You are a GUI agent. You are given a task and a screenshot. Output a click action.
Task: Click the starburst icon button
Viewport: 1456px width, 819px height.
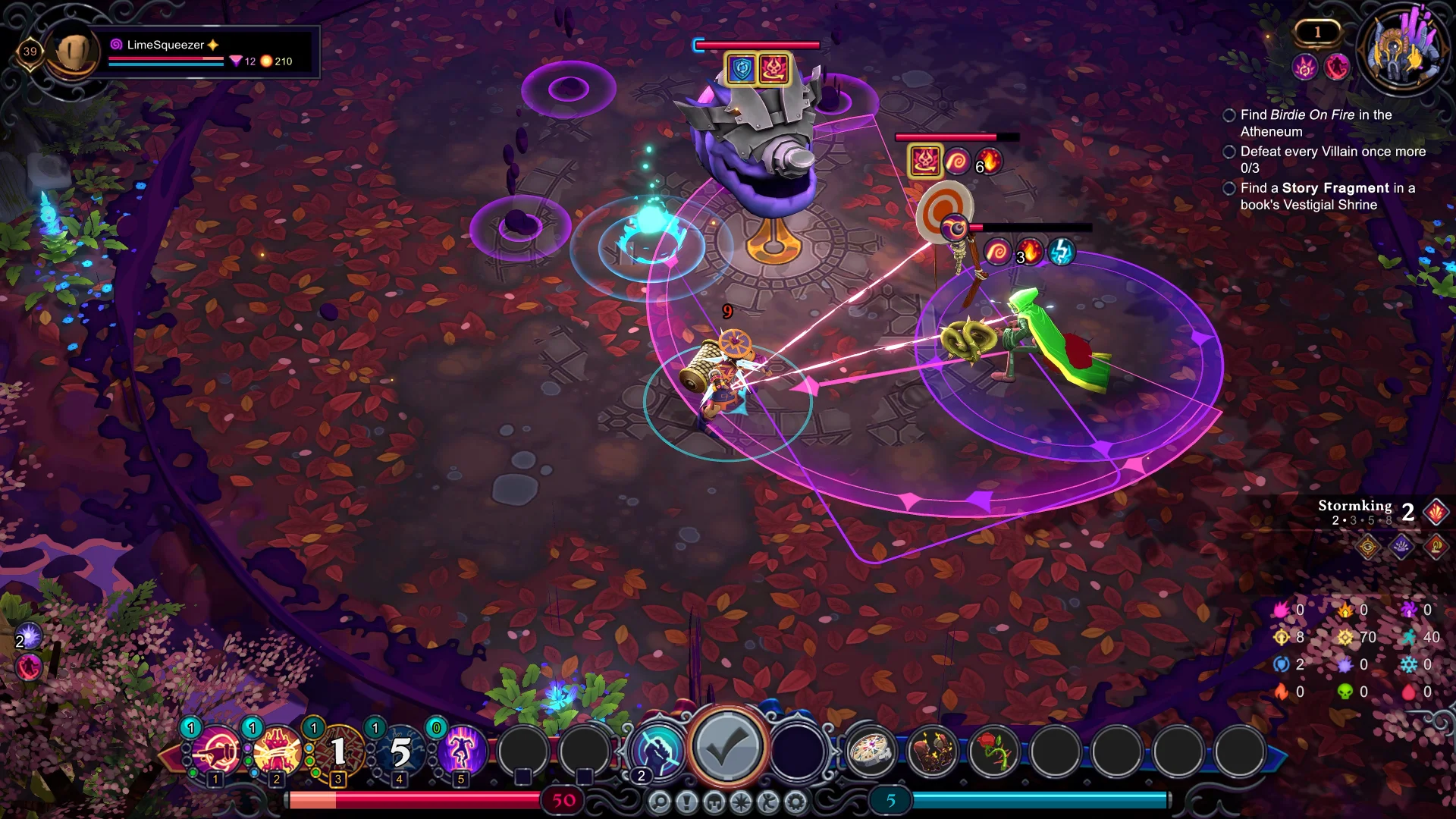(x=742, y=802)
